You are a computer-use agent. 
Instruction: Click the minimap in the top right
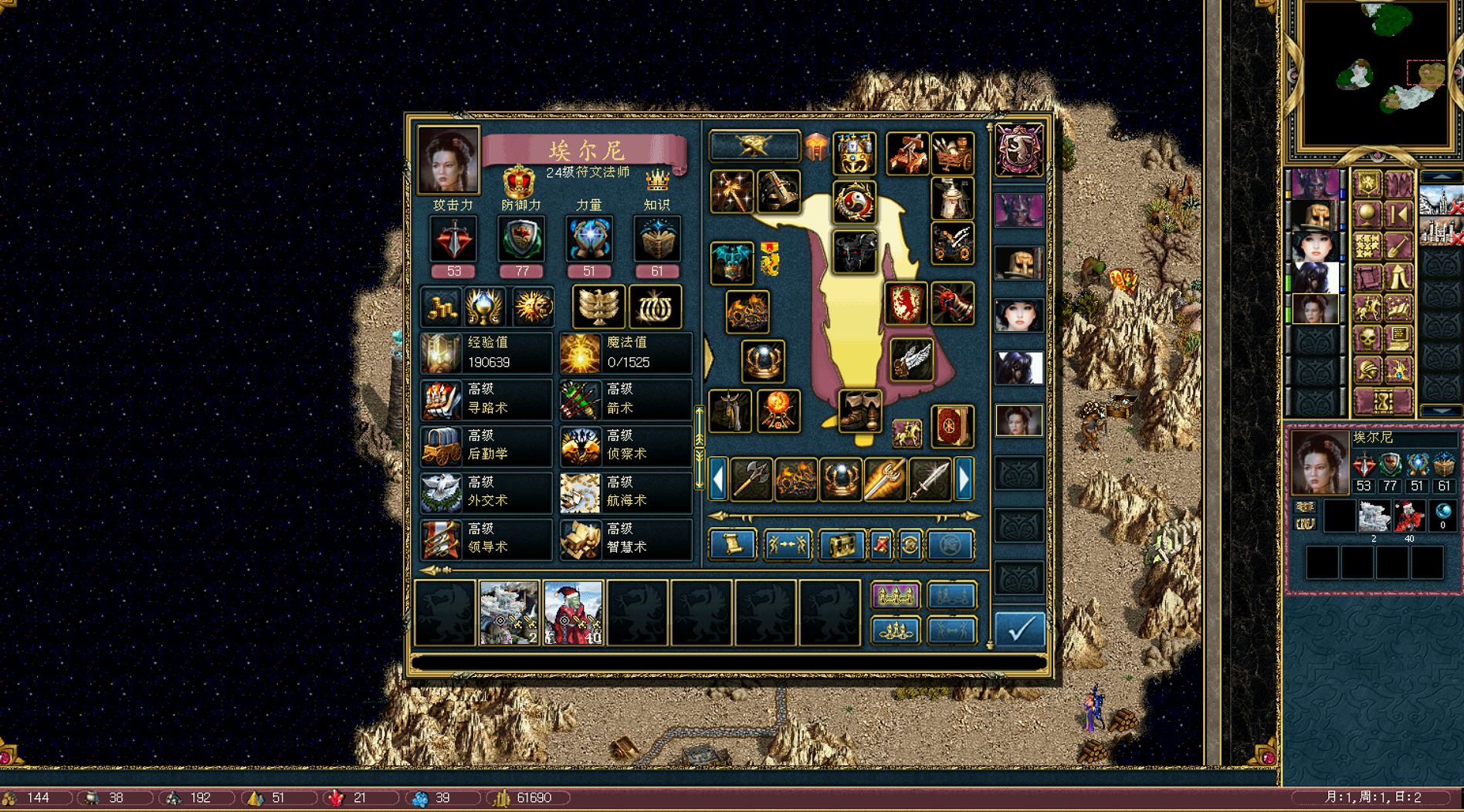pyautogui.click(x=1374, y=75)
